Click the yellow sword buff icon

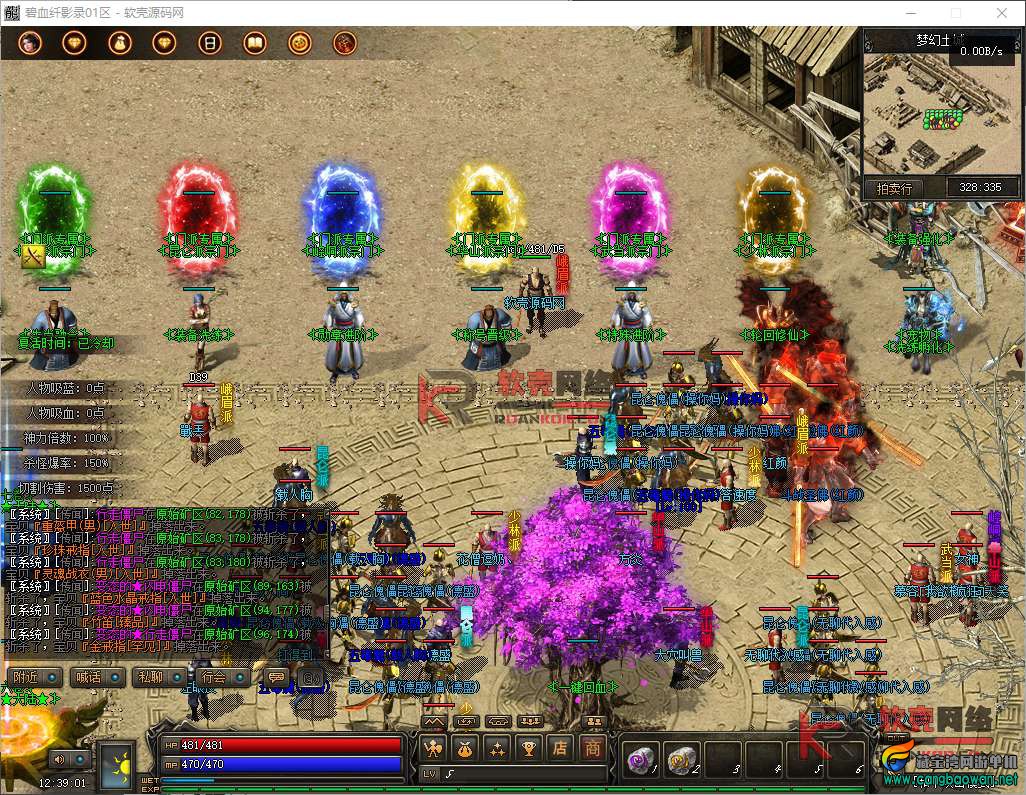pyautogui.click(x=34, y=257)
